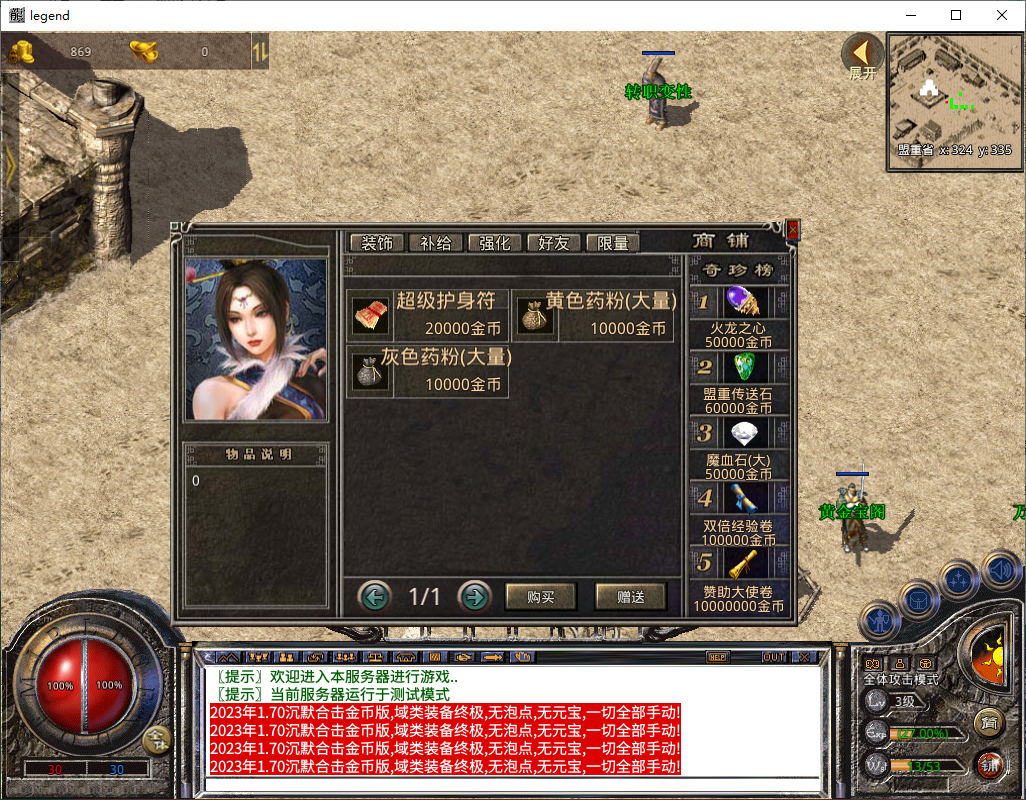Go to the previous shop page

374,597
